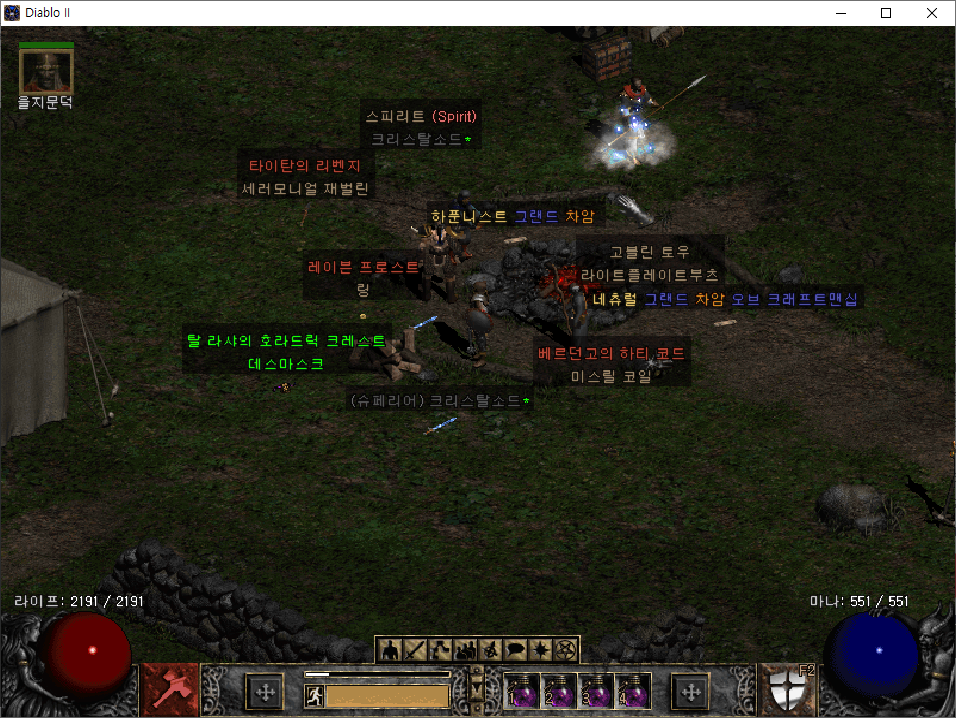Image resolution: width=956 pixels, height=718 pixels.
Task: Open the party screen button
Action: 466,650
